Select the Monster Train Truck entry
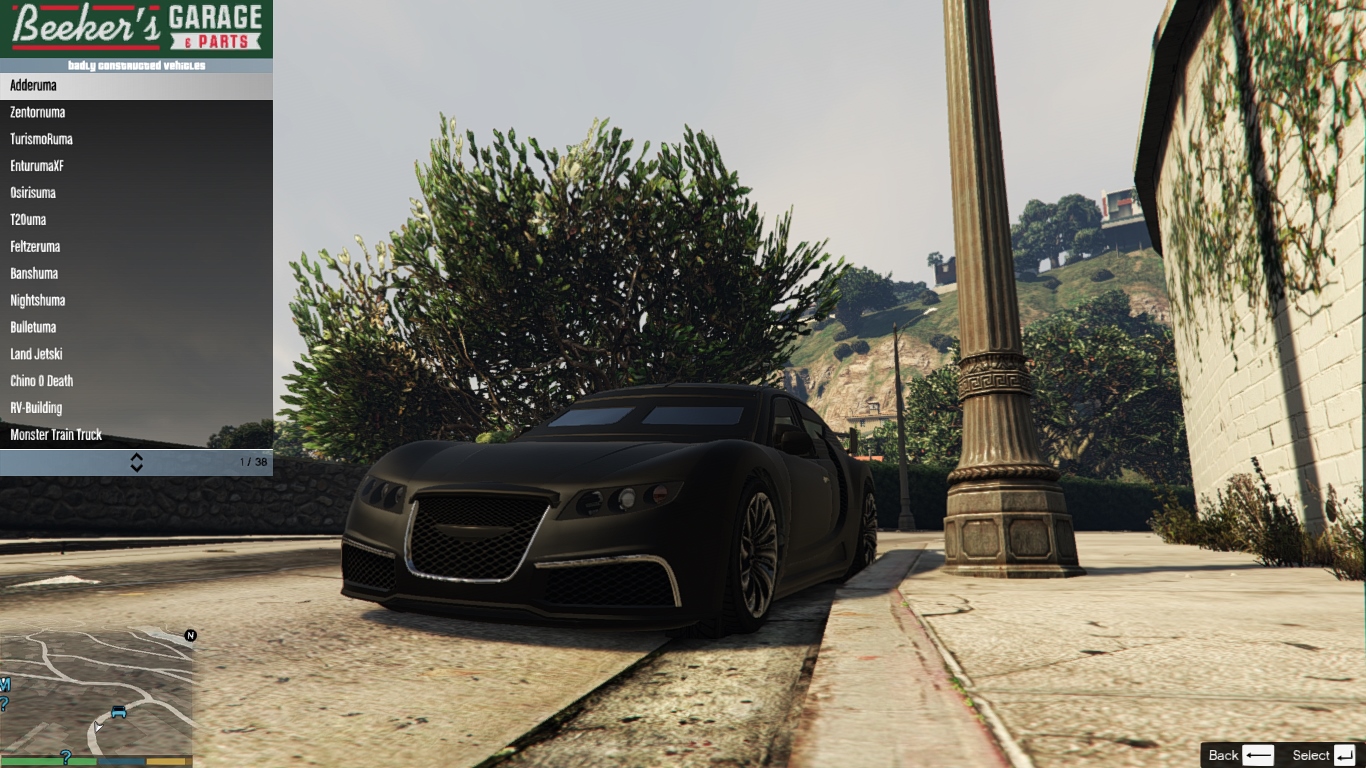 pyautogui.click(x=136, y=435)
